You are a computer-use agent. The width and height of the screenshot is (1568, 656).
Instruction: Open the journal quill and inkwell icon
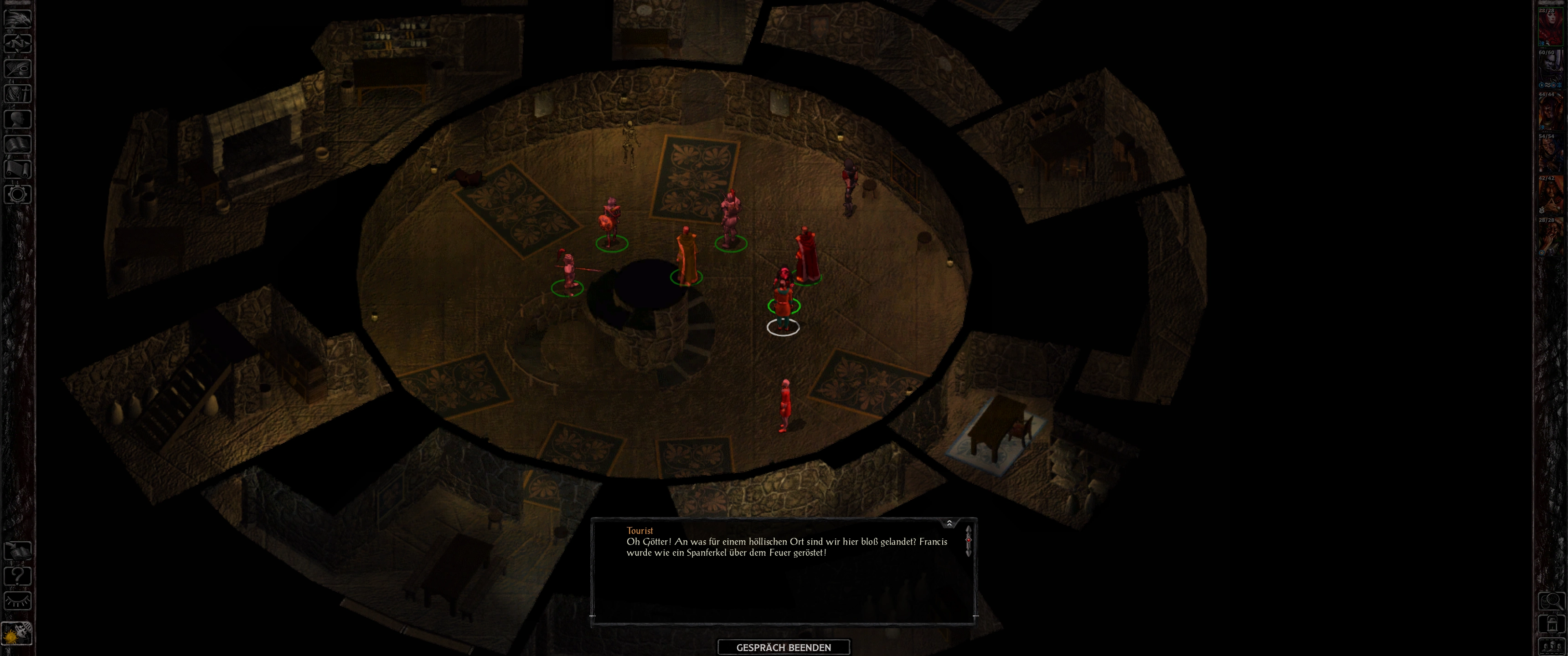coord(18,68)
